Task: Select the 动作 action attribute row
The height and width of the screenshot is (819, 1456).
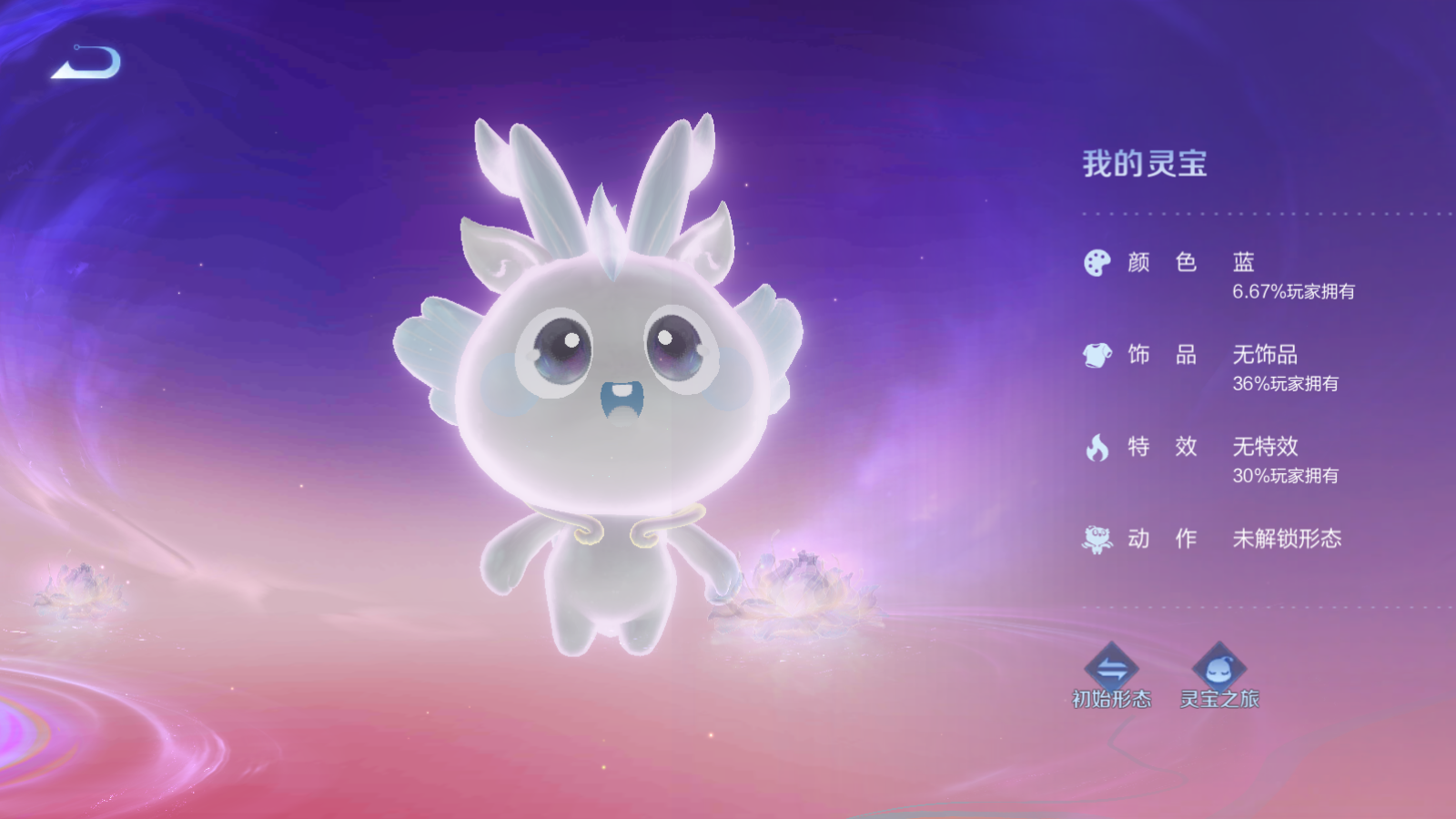Action: [1219, 539]
